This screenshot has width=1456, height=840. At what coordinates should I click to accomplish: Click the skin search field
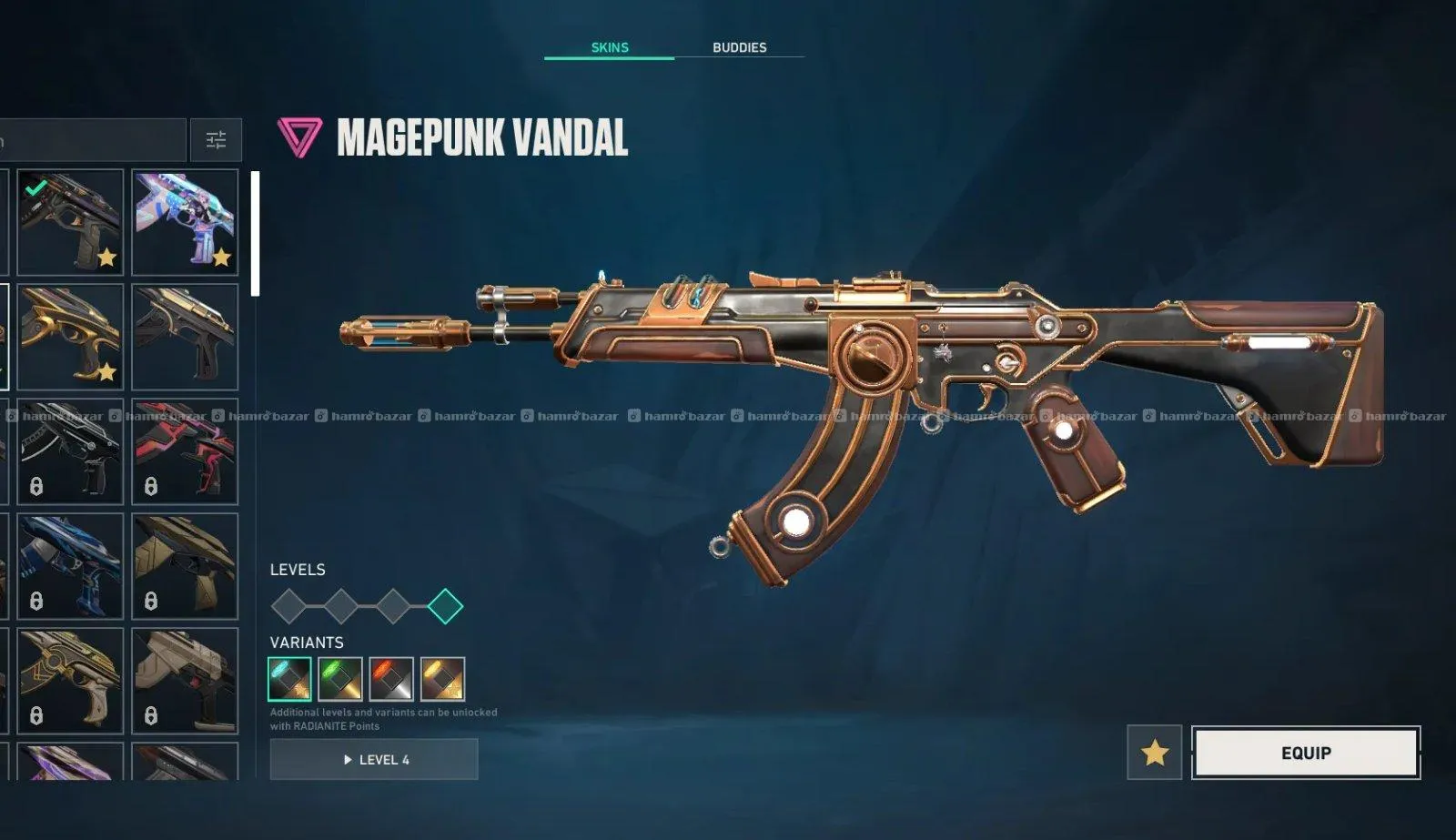coord(91,140)
